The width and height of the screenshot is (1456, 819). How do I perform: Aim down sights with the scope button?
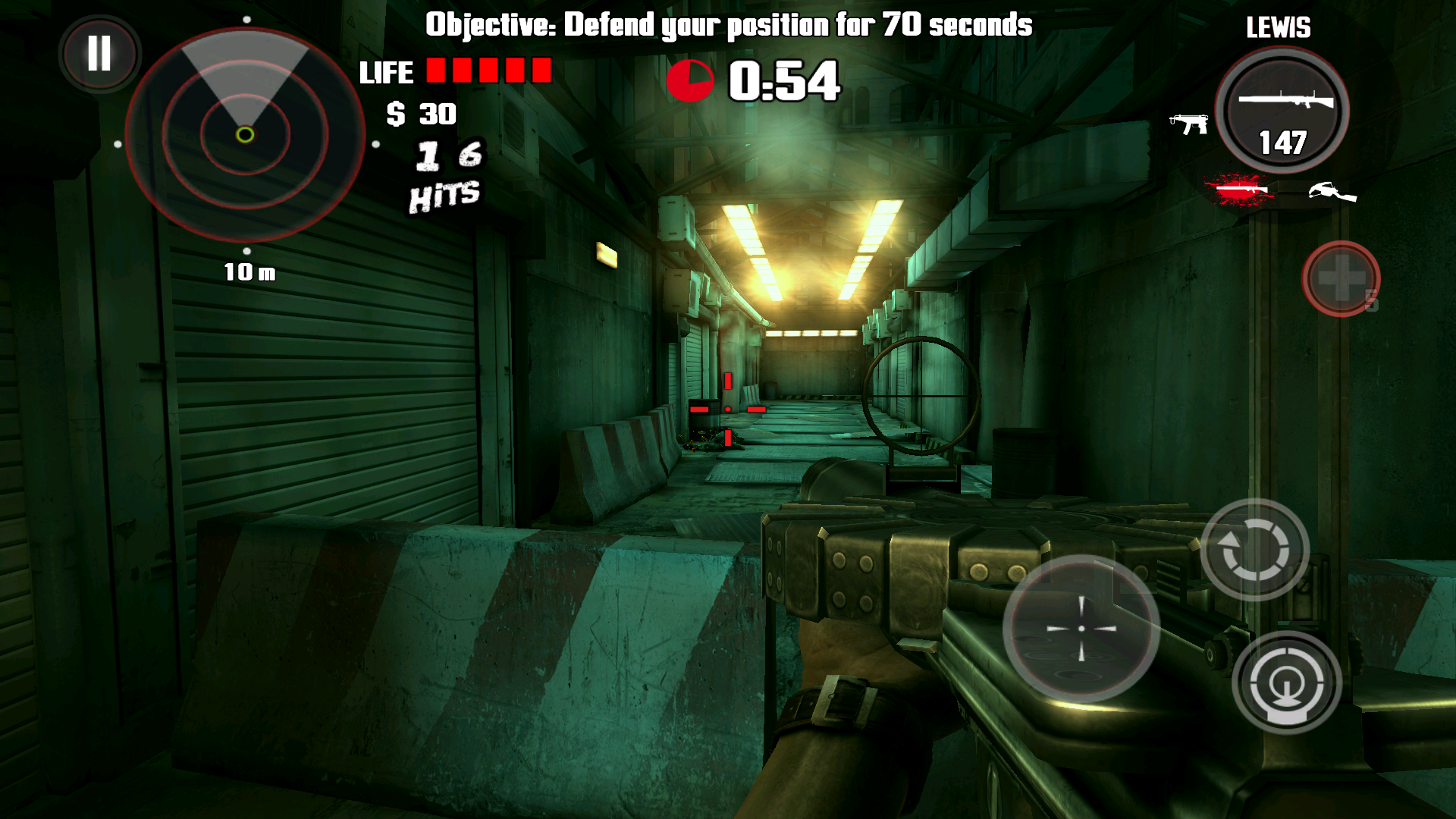pos(1286,682)
